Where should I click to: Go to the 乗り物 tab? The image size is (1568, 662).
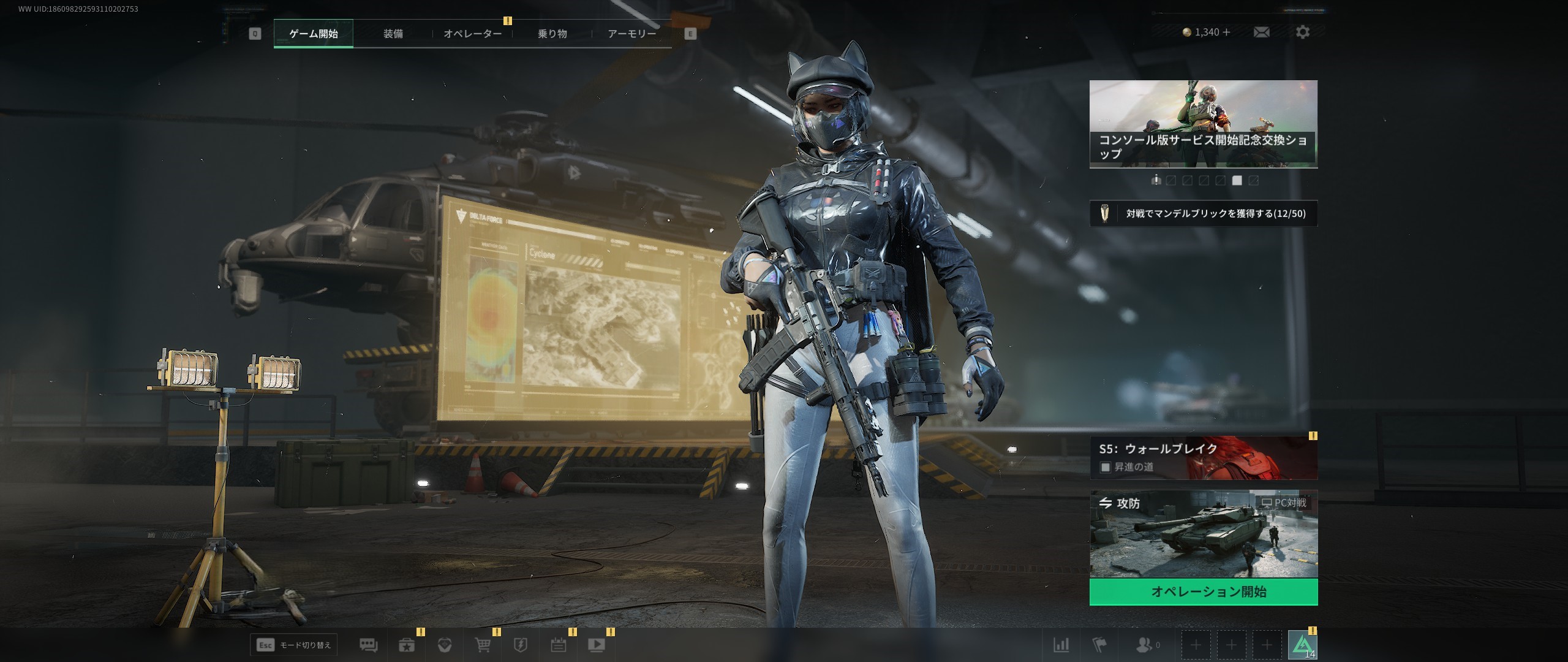click(x=552, y=34)
